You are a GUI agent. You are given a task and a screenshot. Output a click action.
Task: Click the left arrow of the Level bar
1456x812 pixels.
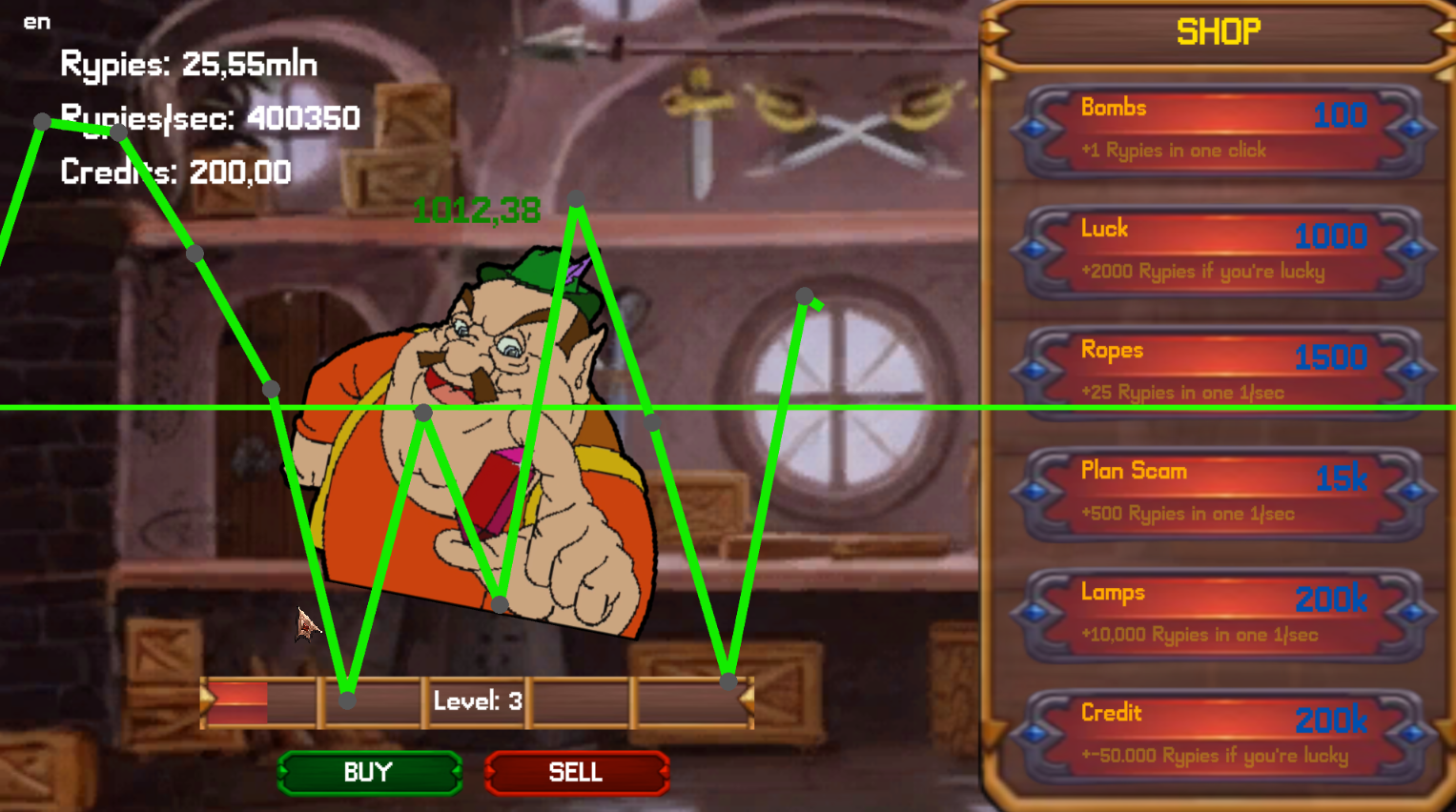206,702
